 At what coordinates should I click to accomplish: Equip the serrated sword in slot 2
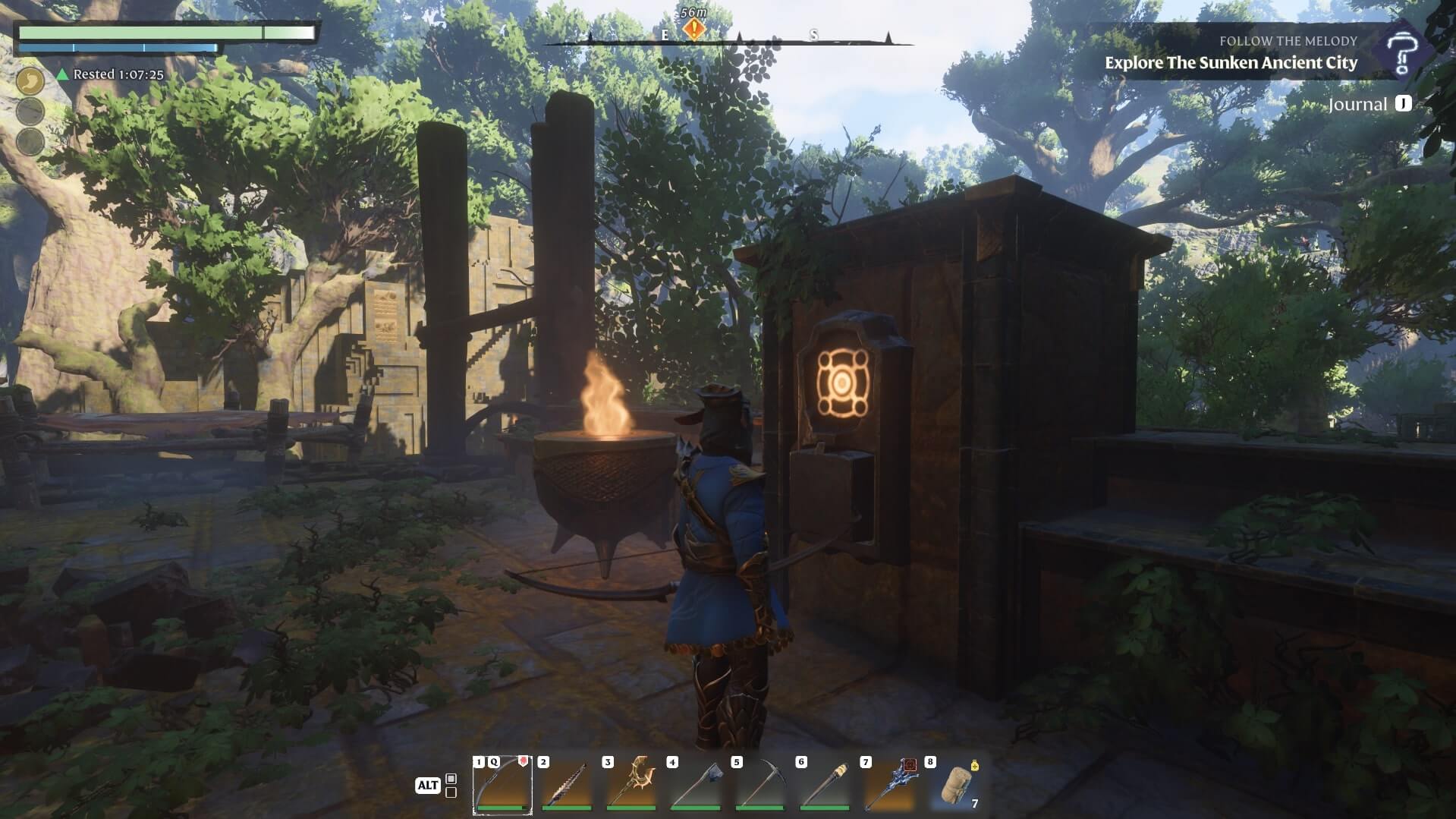[x=566, y=785]
